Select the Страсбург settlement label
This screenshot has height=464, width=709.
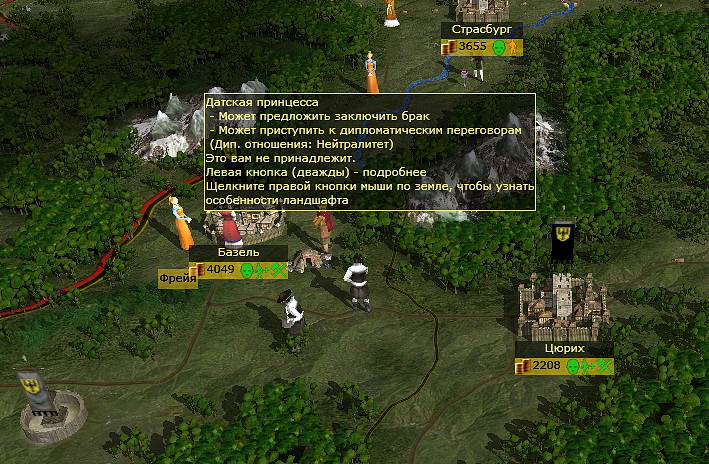pos(481,30)
